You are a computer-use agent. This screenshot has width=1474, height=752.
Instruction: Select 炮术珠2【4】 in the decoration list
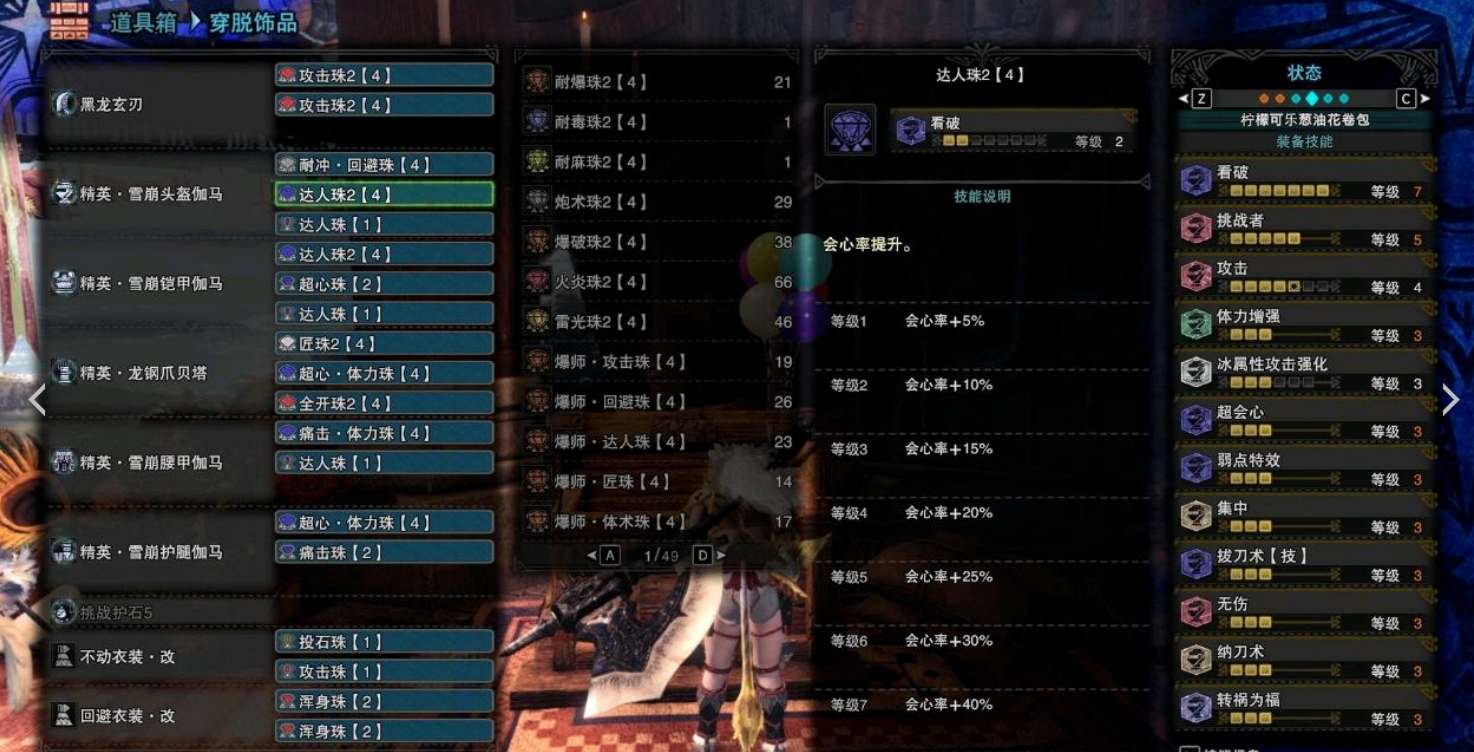[657, 202]
